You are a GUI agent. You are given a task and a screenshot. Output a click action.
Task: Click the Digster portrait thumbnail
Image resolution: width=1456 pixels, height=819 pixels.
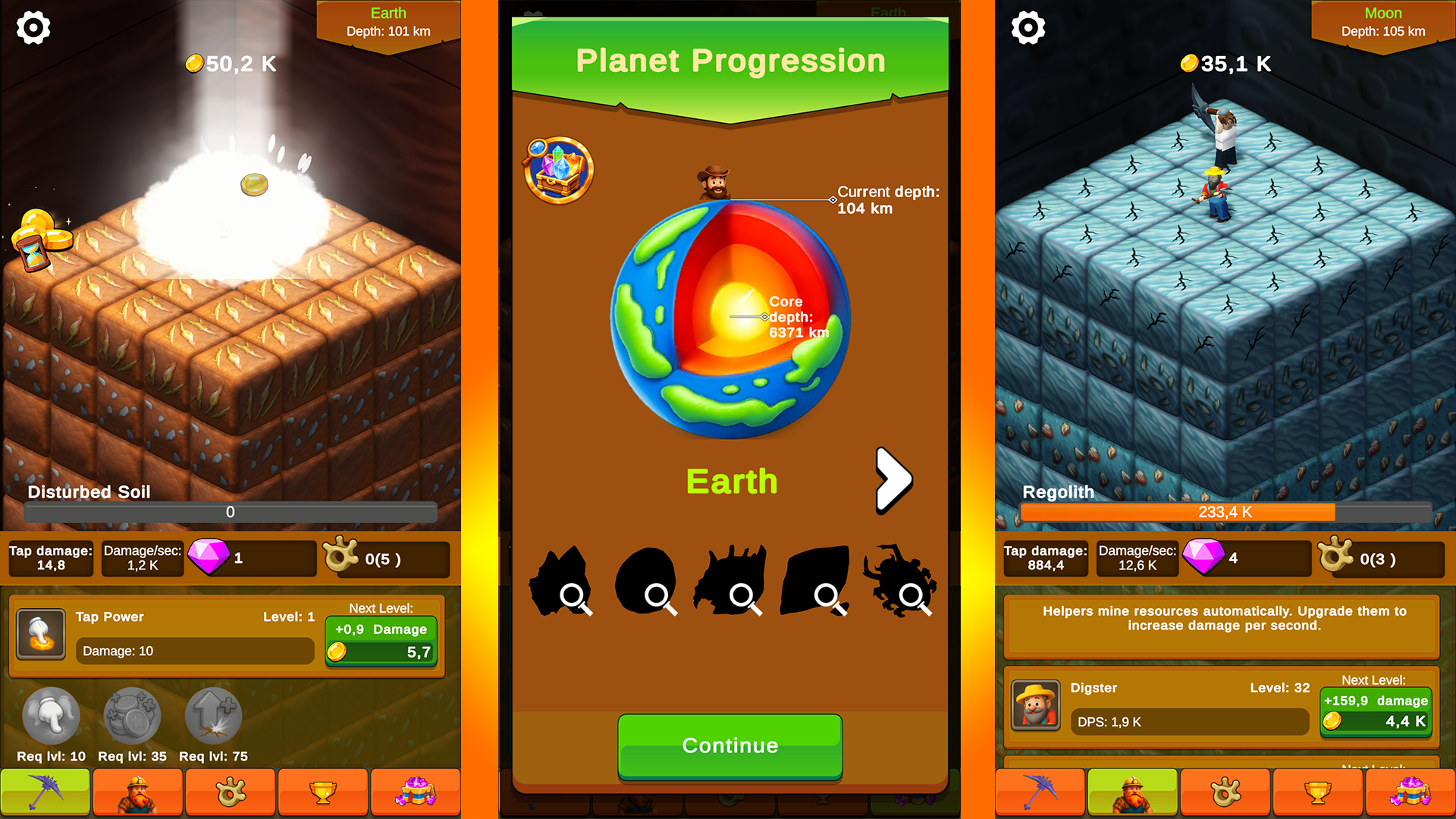(1036, 706)
